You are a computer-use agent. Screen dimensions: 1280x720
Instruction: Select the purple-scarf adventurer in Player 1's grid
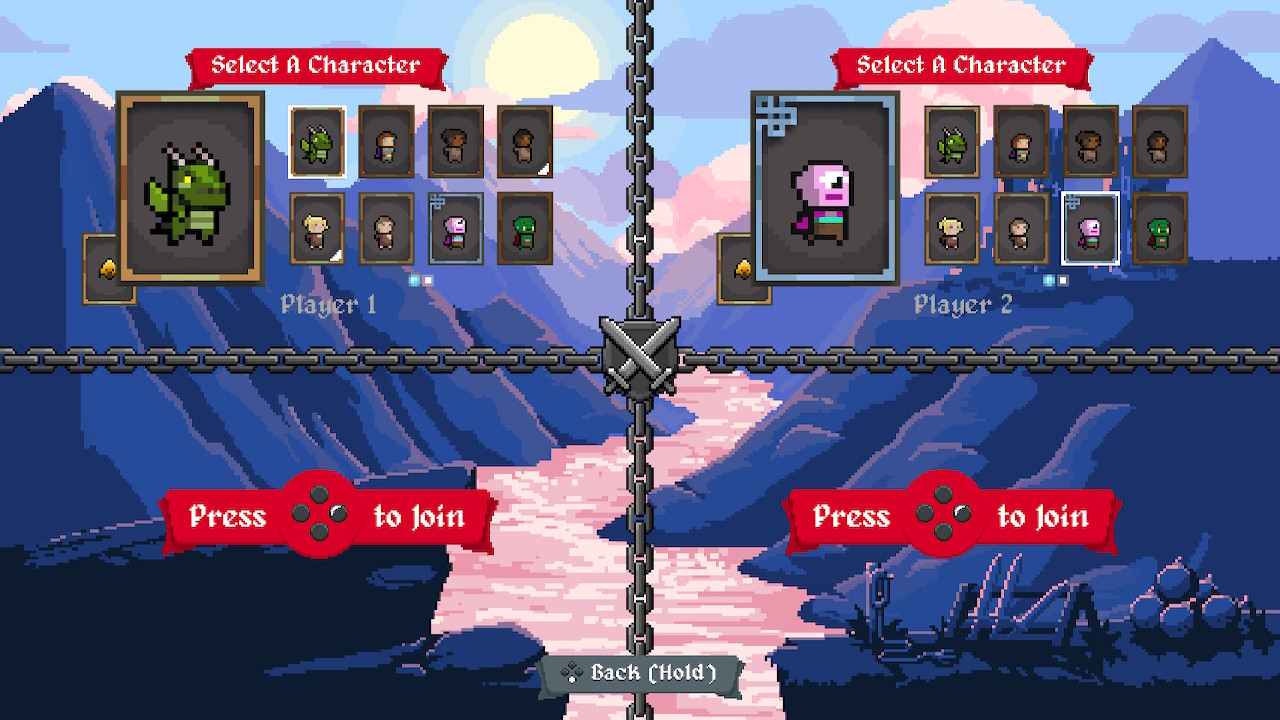pyautogui.click(x=386, y=141)
